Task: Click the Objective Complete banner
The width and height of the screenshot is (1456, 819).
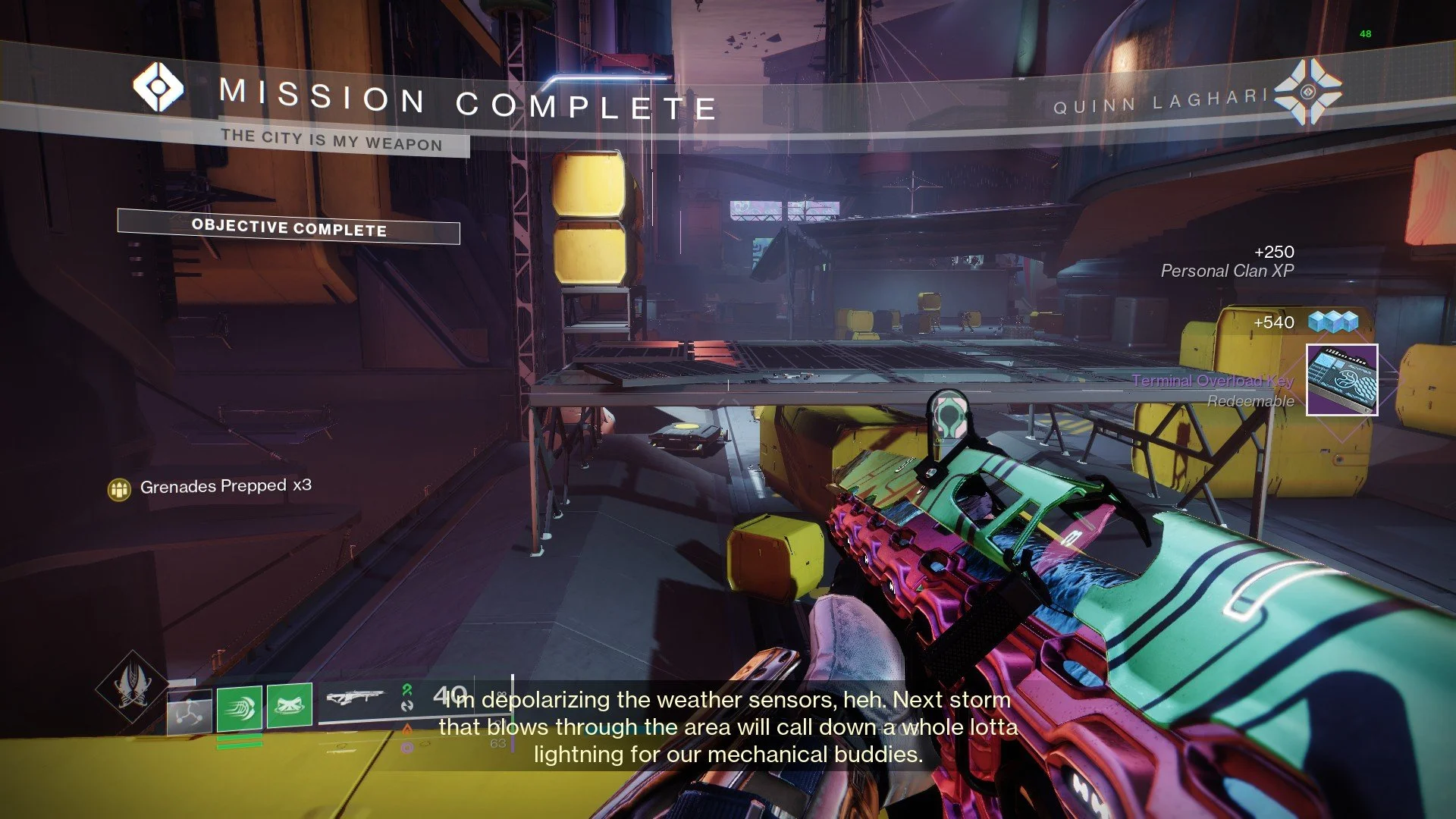Action: [x=288, y=227]
